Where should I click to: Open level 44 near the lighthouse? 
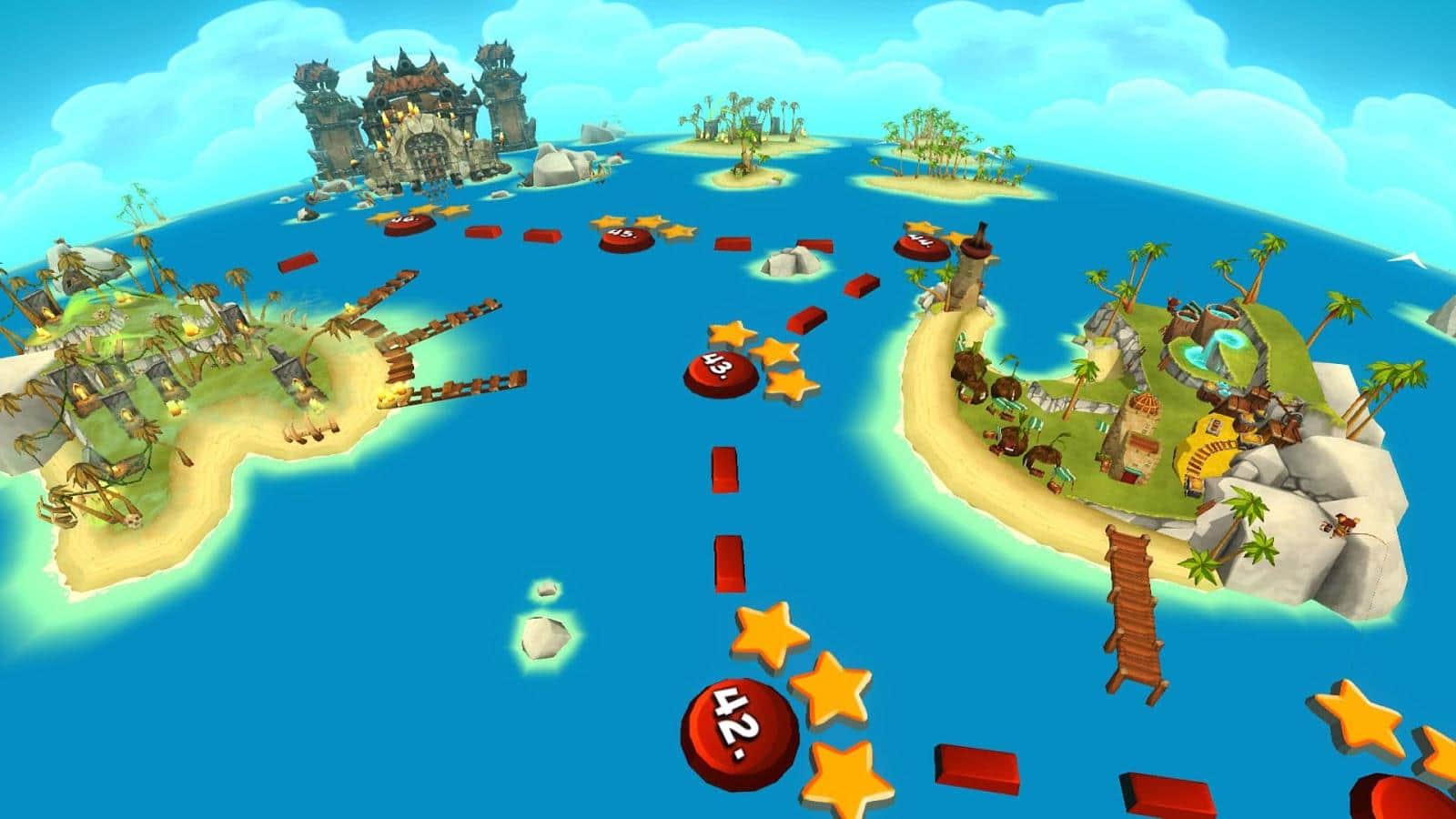921,244
